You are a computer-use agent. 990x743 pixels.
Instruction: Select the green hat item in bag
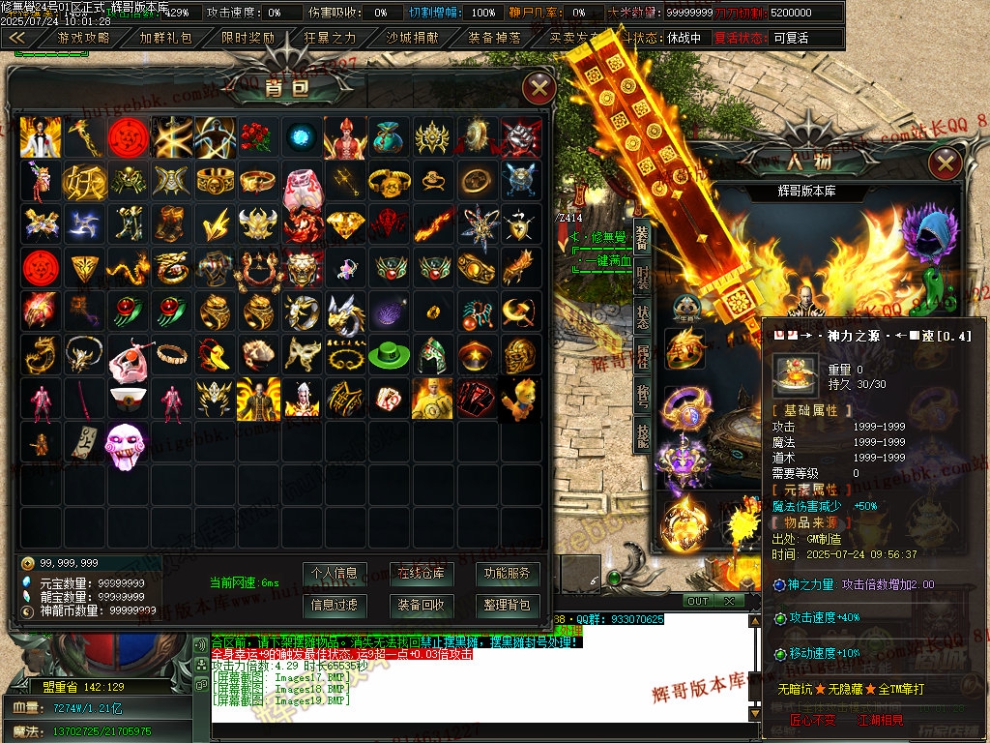pos(388,355)
